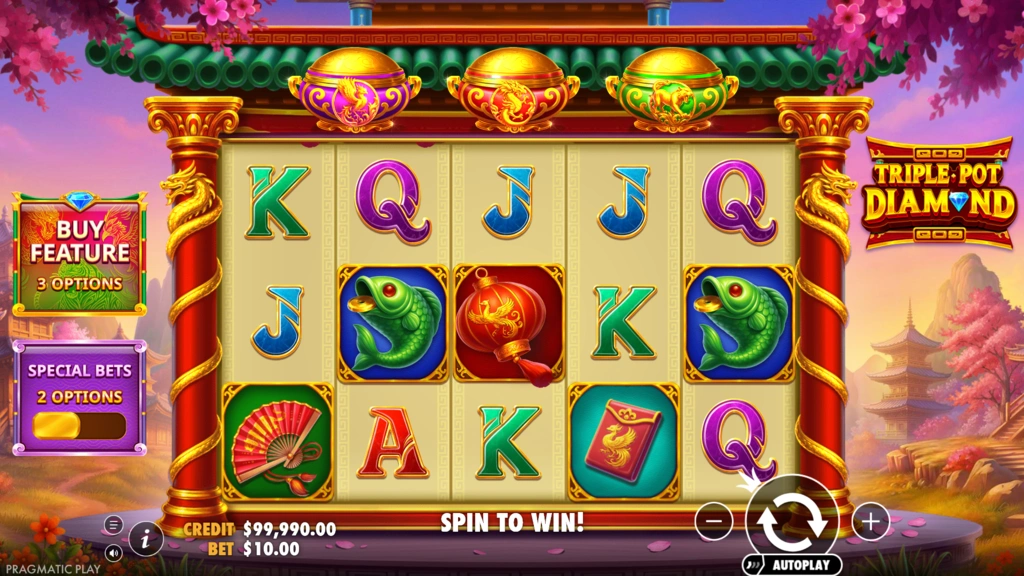Mute the sound with the speaker icon
Screen dimensions: 1024x576
click(112, 551)
